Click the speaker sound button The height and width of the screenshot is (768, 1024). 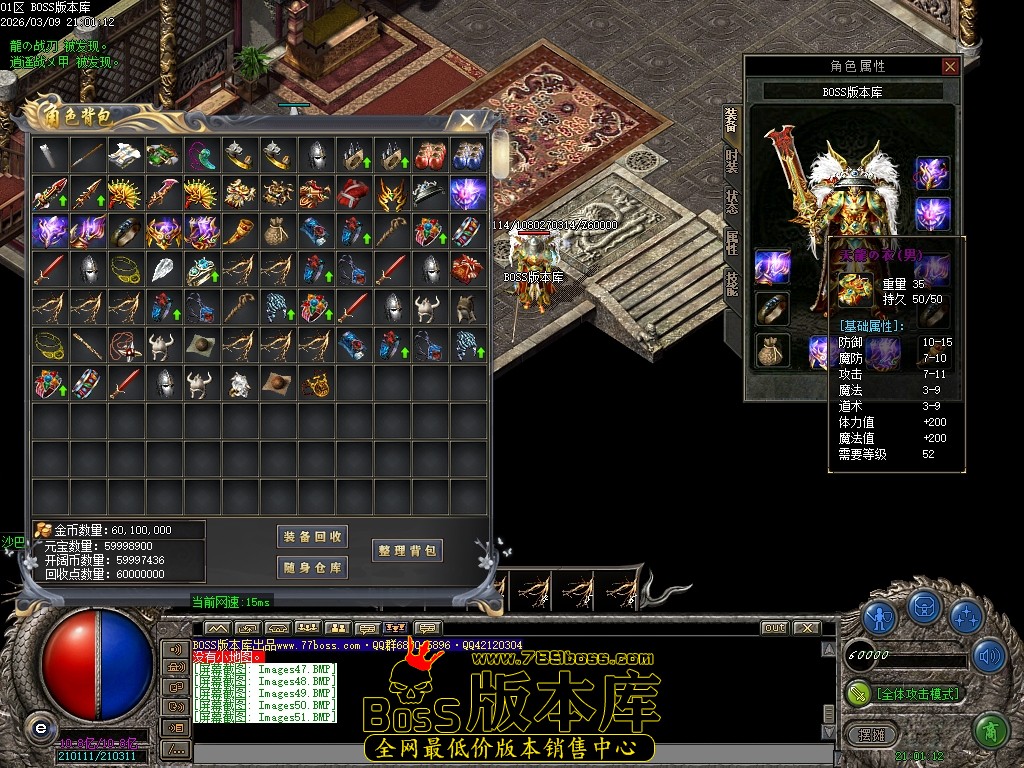click(989, 656)
